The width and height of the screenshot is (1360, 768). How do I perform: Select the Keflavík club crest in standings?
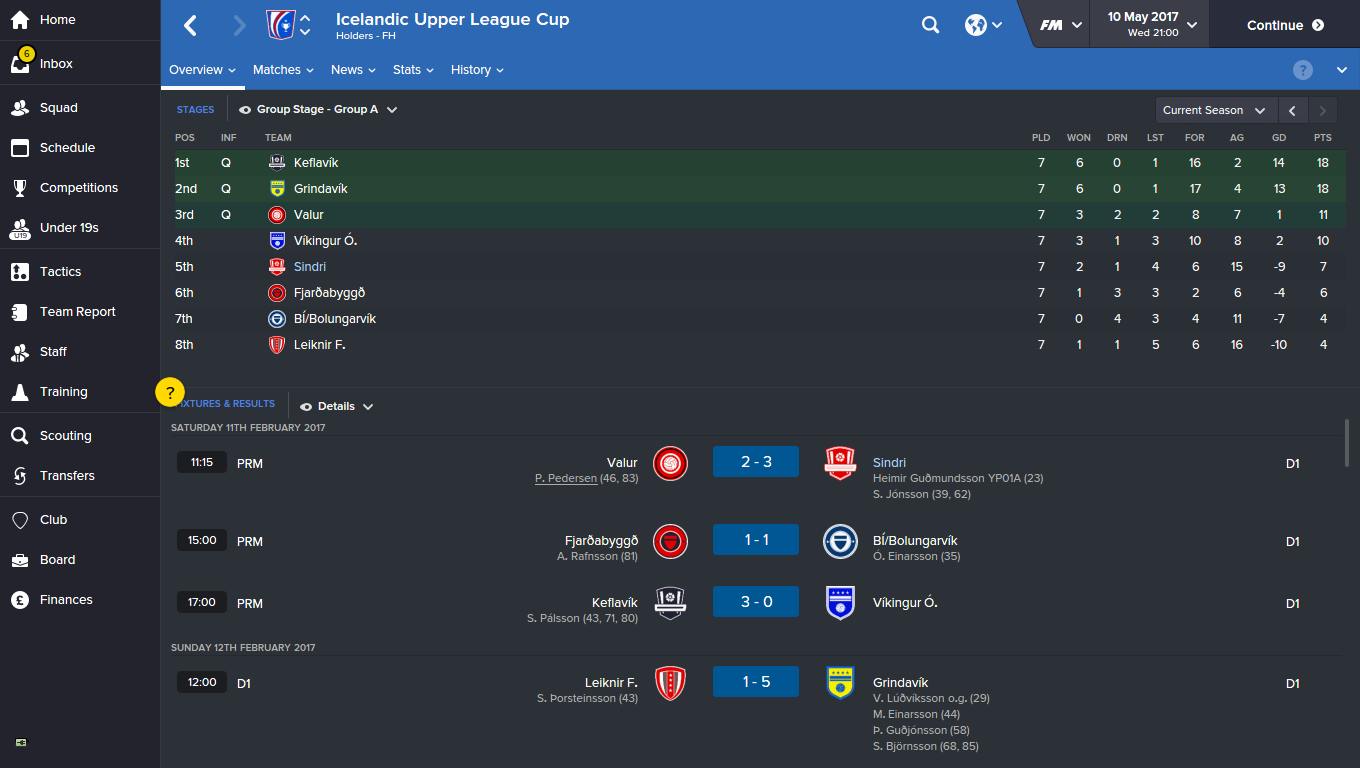click(x=276, y=162)
